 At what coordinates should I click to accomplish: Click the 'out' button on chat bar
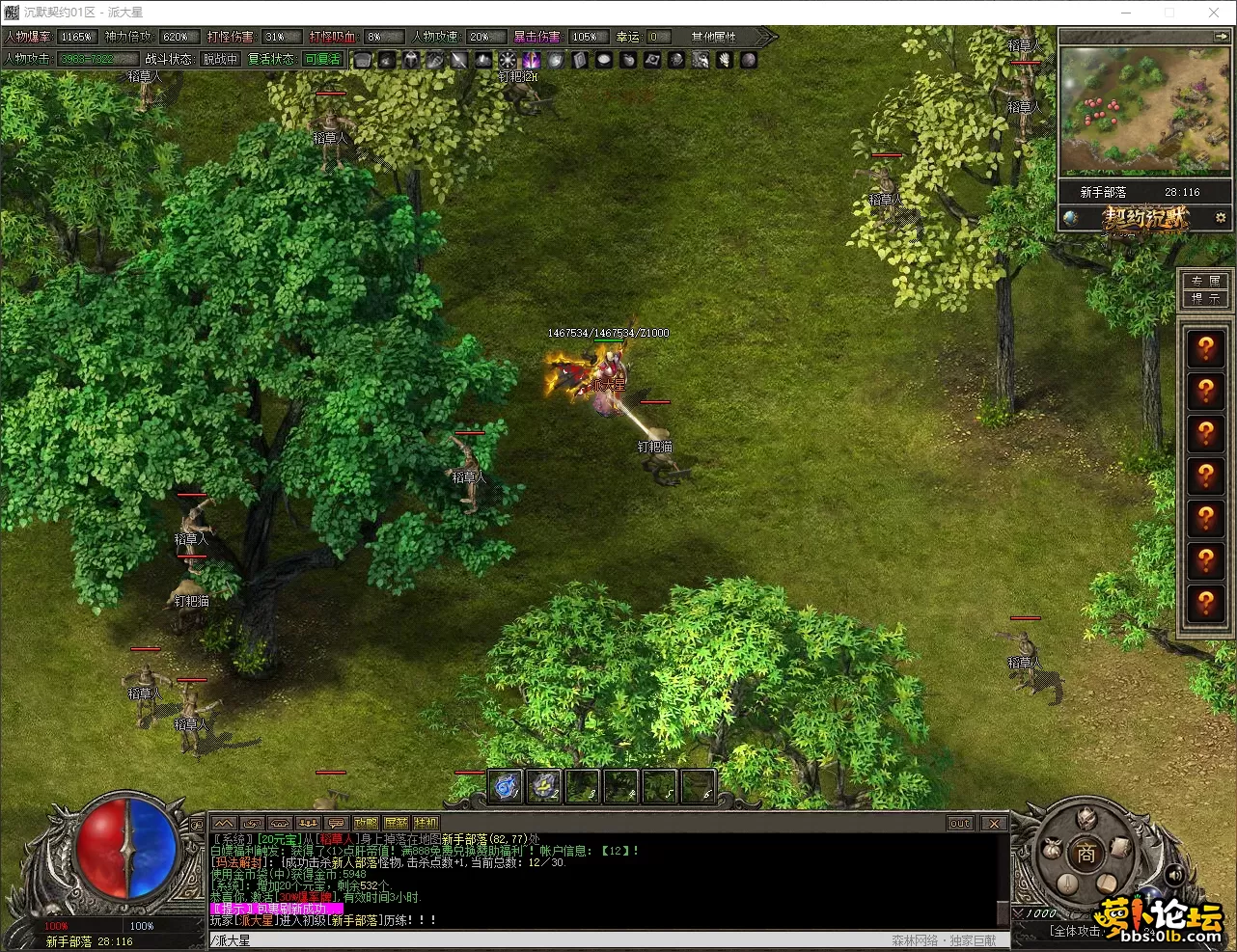click(960, 823)
